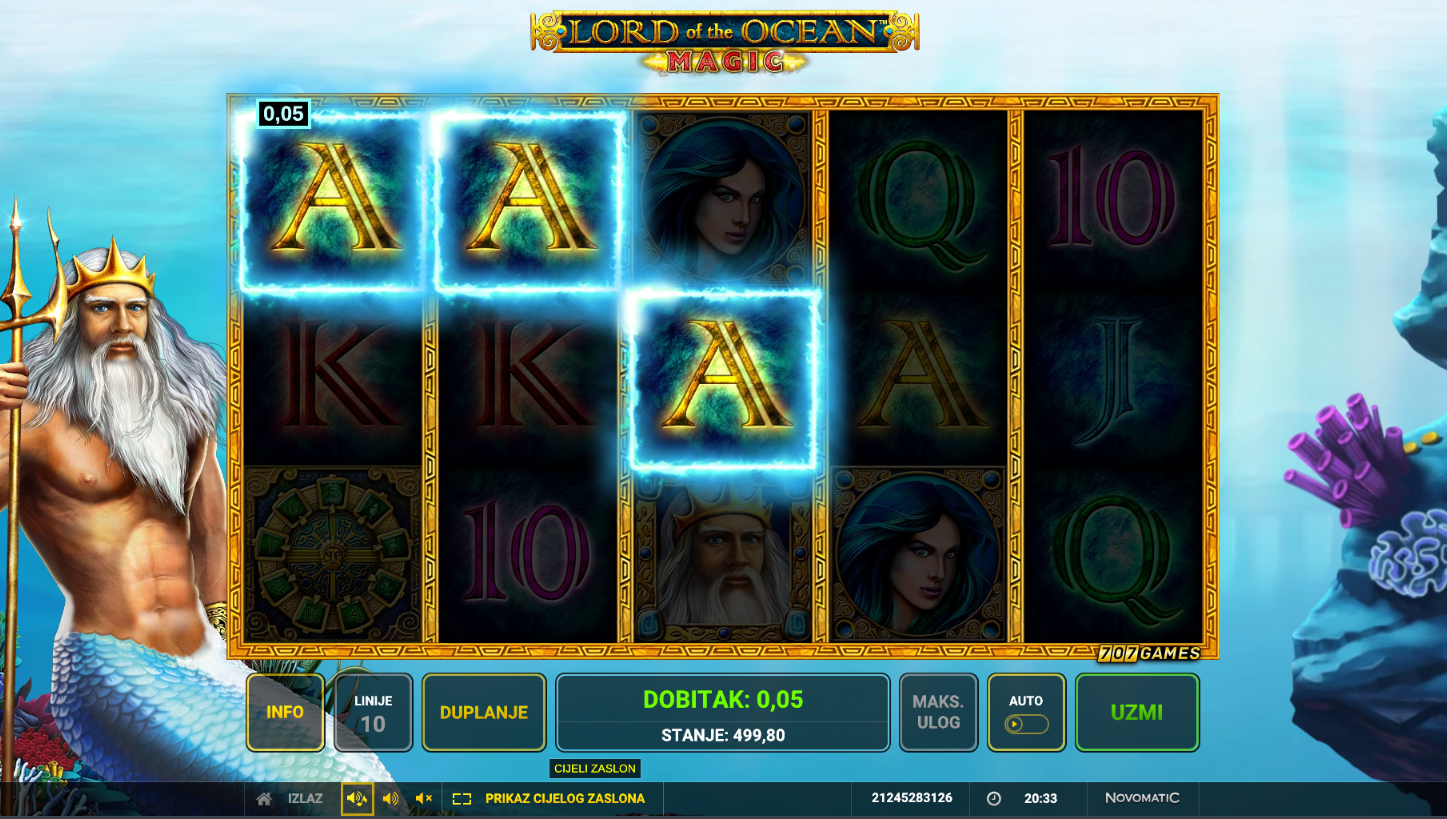1447x819 pixels.
Task: Change the LINIJE paylines setting
Action: (372, 712)
